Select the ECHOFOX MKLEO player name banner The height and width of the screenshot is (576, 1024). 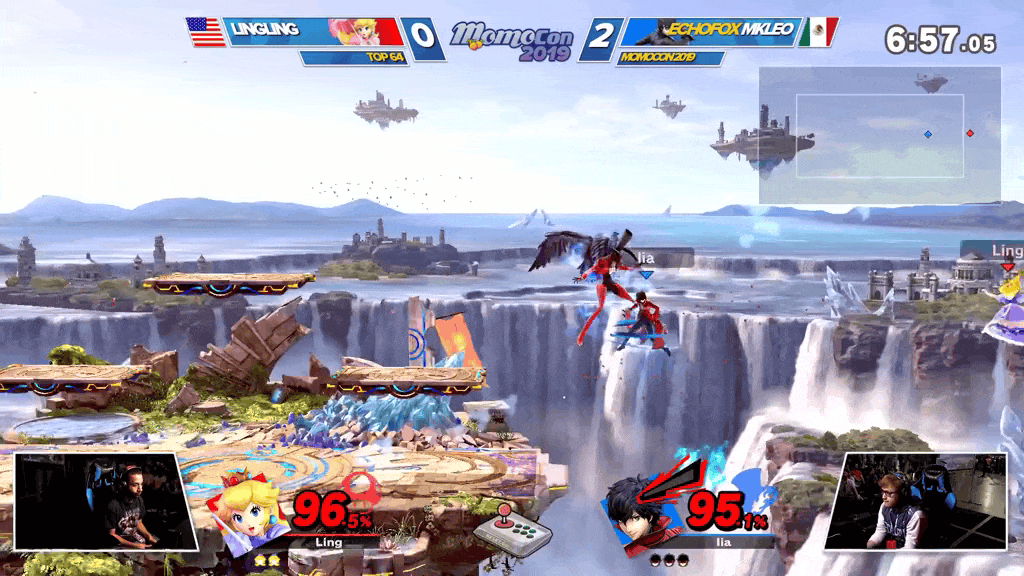(x=710, y=32)
